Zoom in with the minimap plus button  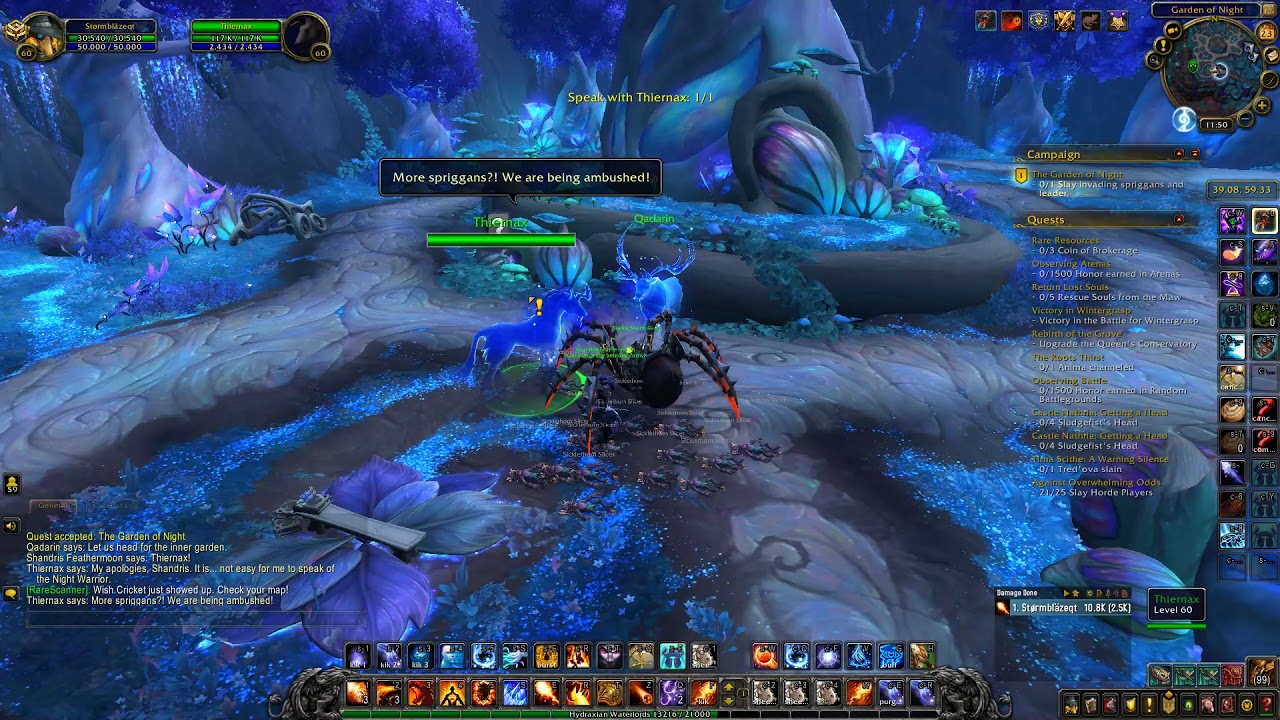pos(1261,104)
